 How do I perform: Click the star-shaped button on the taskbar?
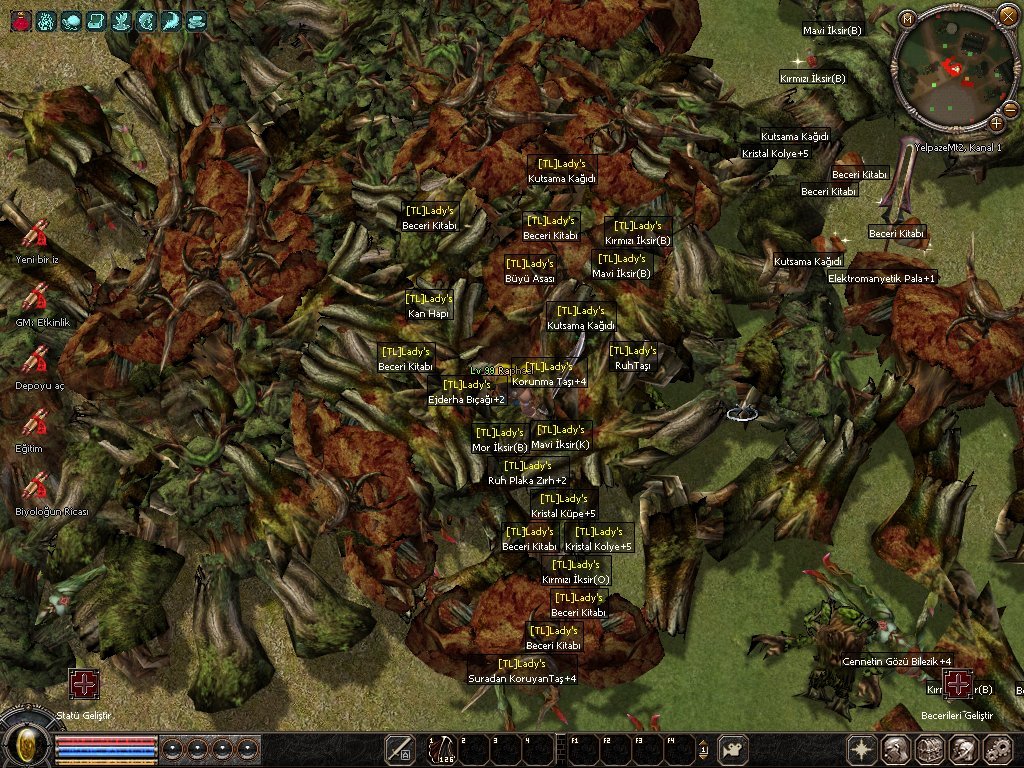(862, 749)
